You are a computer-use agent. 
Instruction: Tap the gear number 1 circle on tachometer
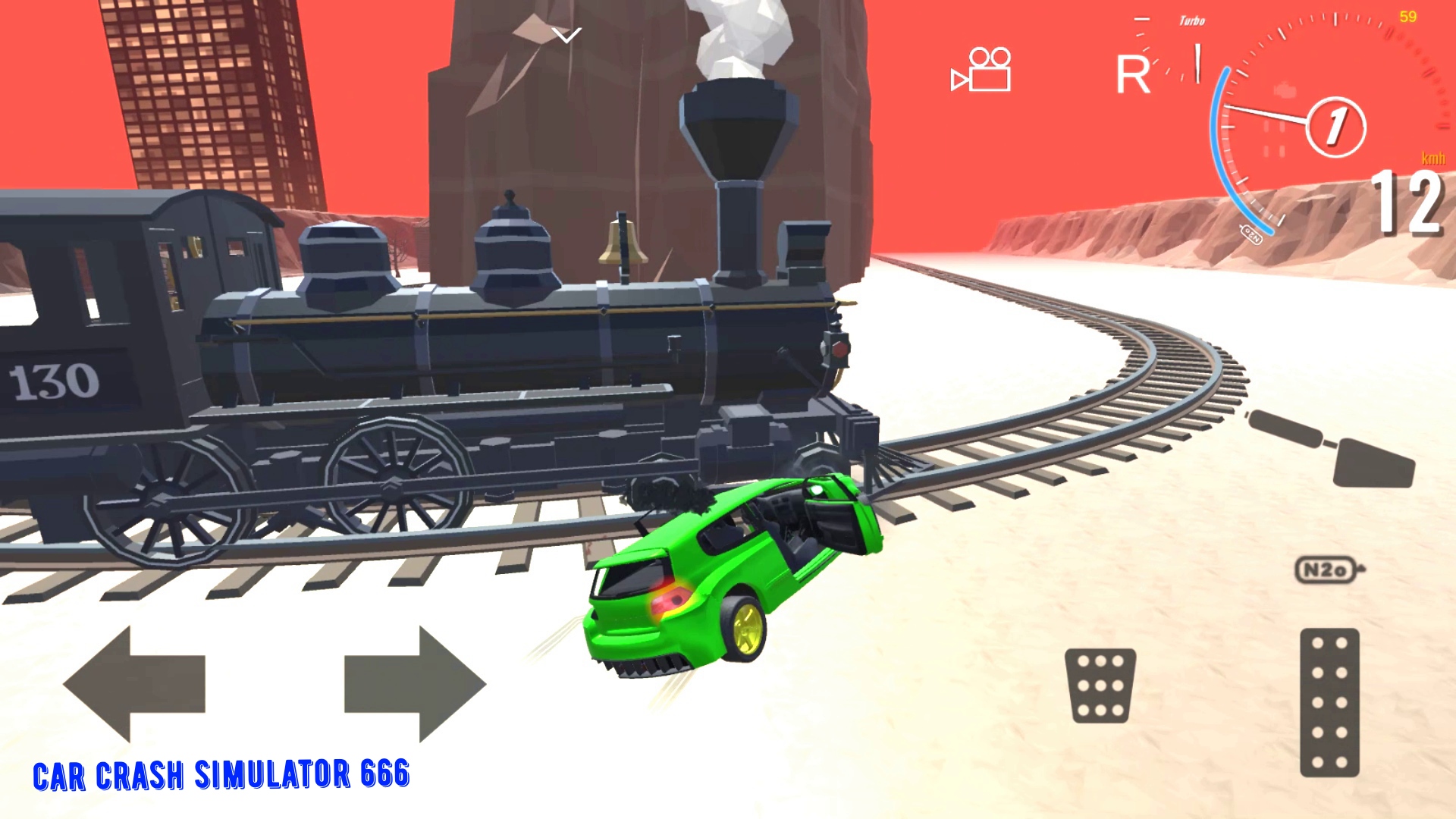point(1336,128)
